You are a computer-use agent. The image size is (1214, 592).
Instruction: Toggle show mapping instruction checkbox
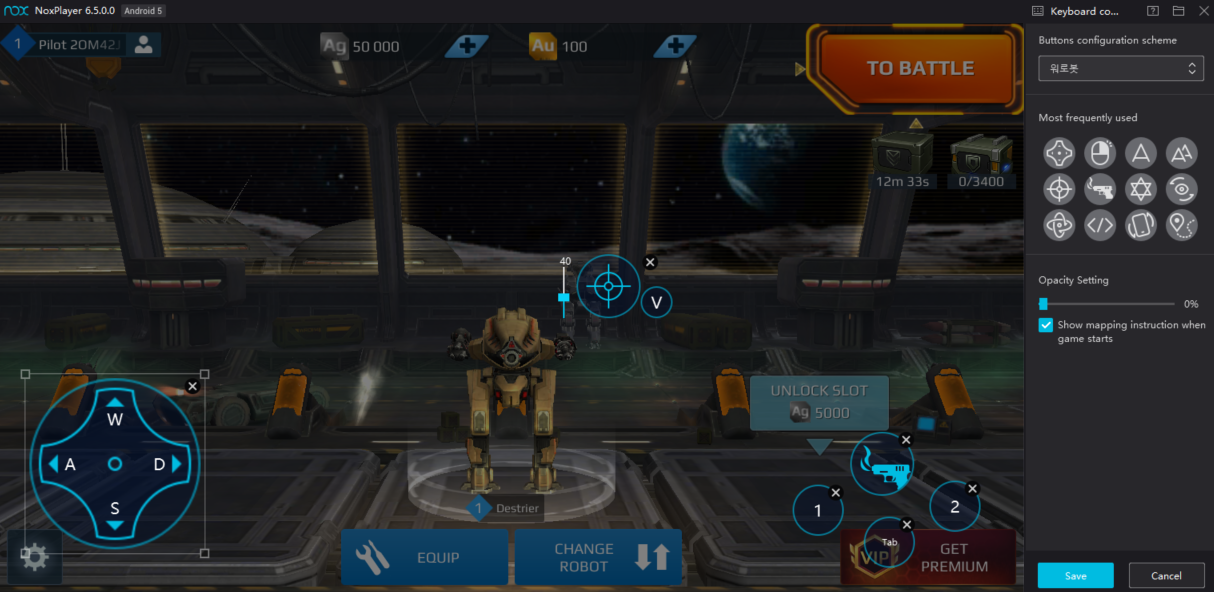click(x=1046, y=325)
